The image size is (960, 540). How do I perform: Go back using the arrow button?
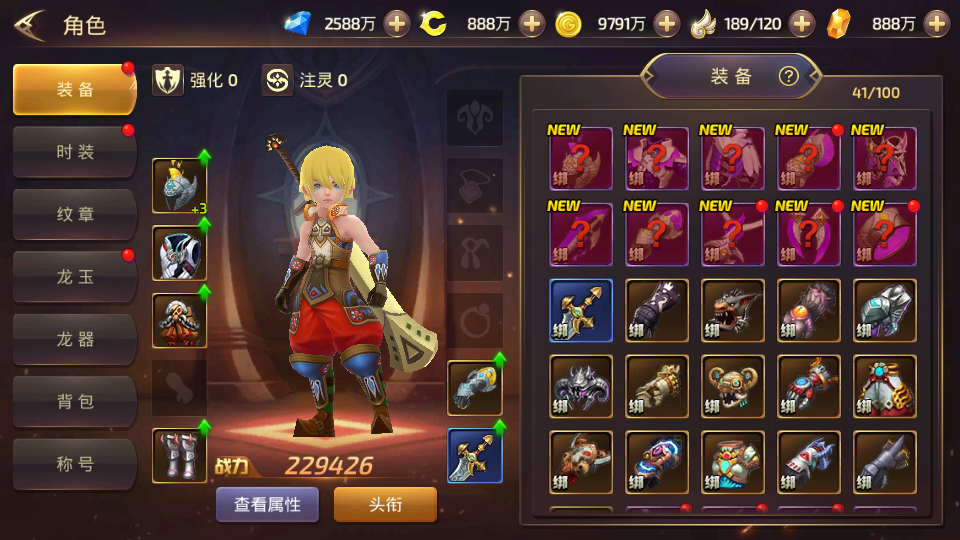point(29,24)
